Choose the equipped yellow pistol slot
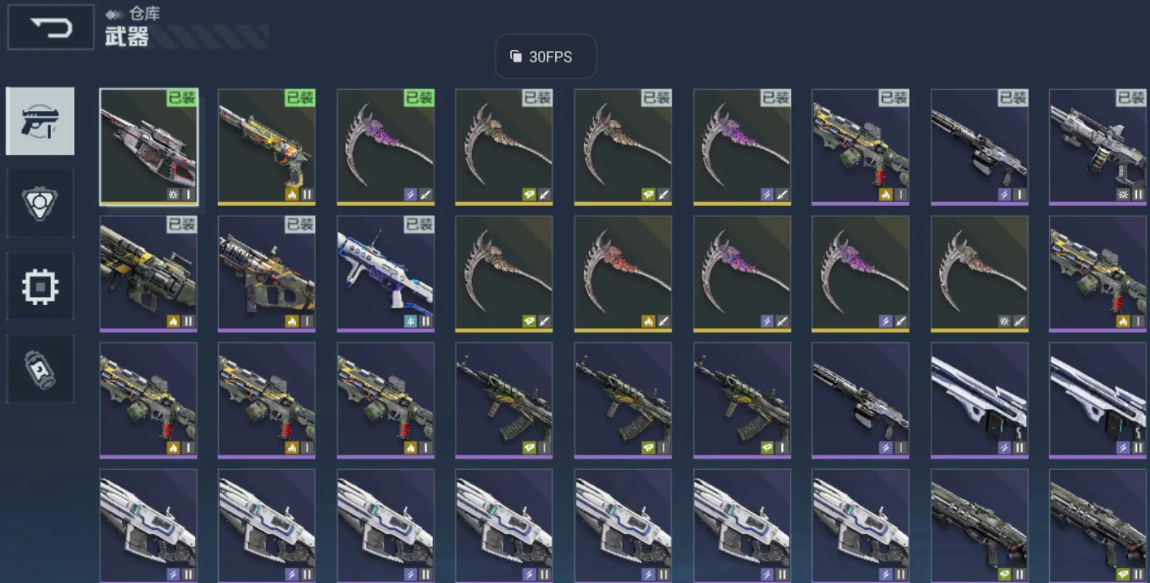1150x583 pixels. pos(267,146)
